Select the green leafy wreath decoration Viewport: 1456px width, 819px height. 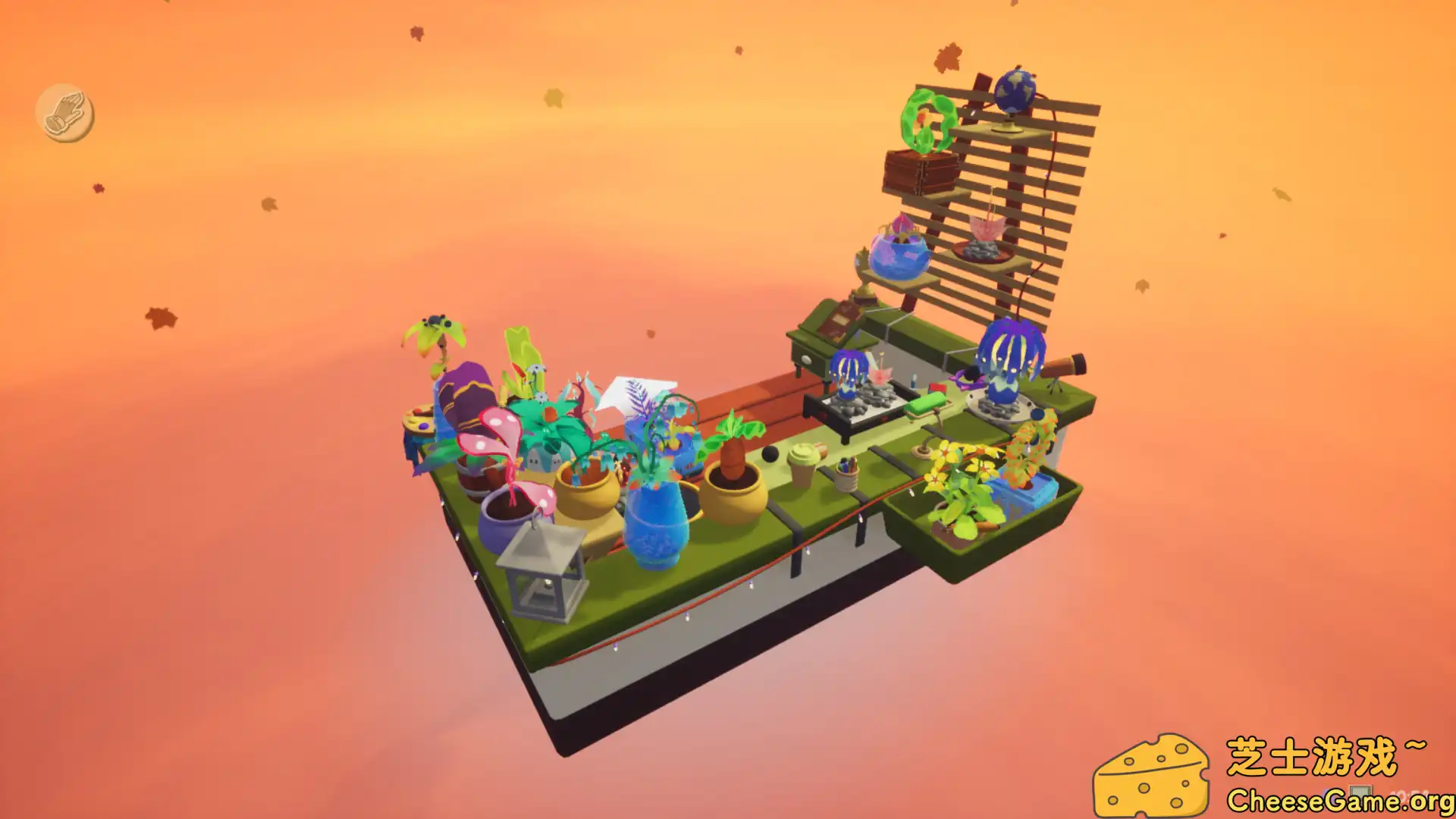[927, 121]
